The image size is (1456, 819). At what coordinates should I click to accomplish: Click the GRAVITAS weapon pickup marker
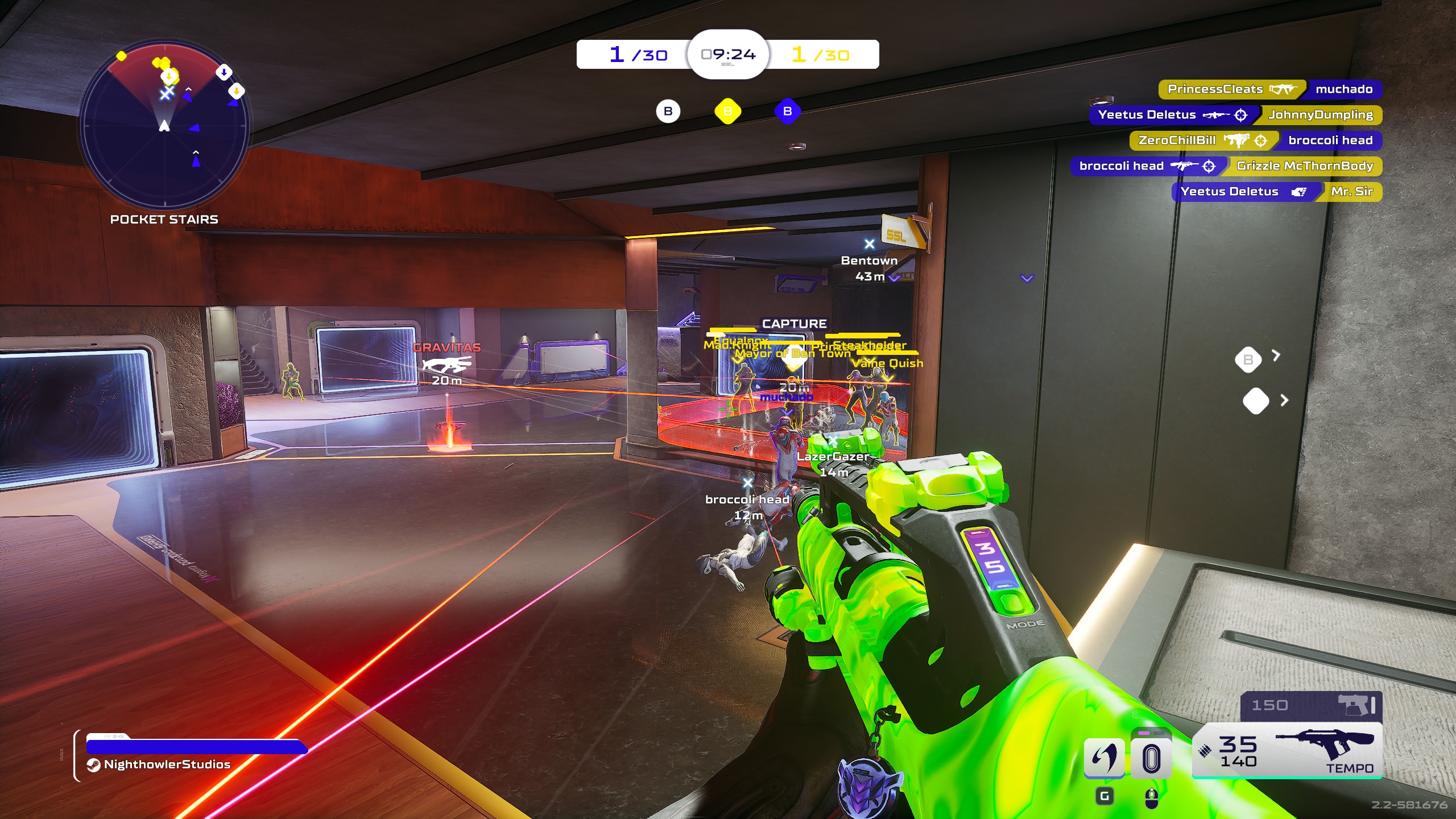[x=447, y=363]
